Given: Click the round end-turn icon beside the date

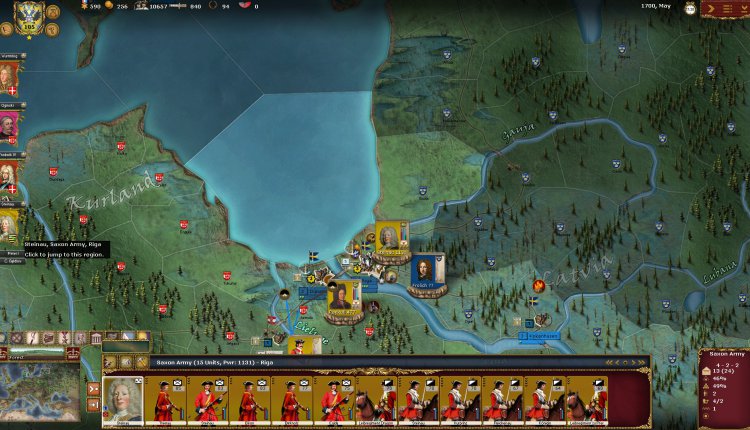Looking at the screenshot, I should [691, 8].
